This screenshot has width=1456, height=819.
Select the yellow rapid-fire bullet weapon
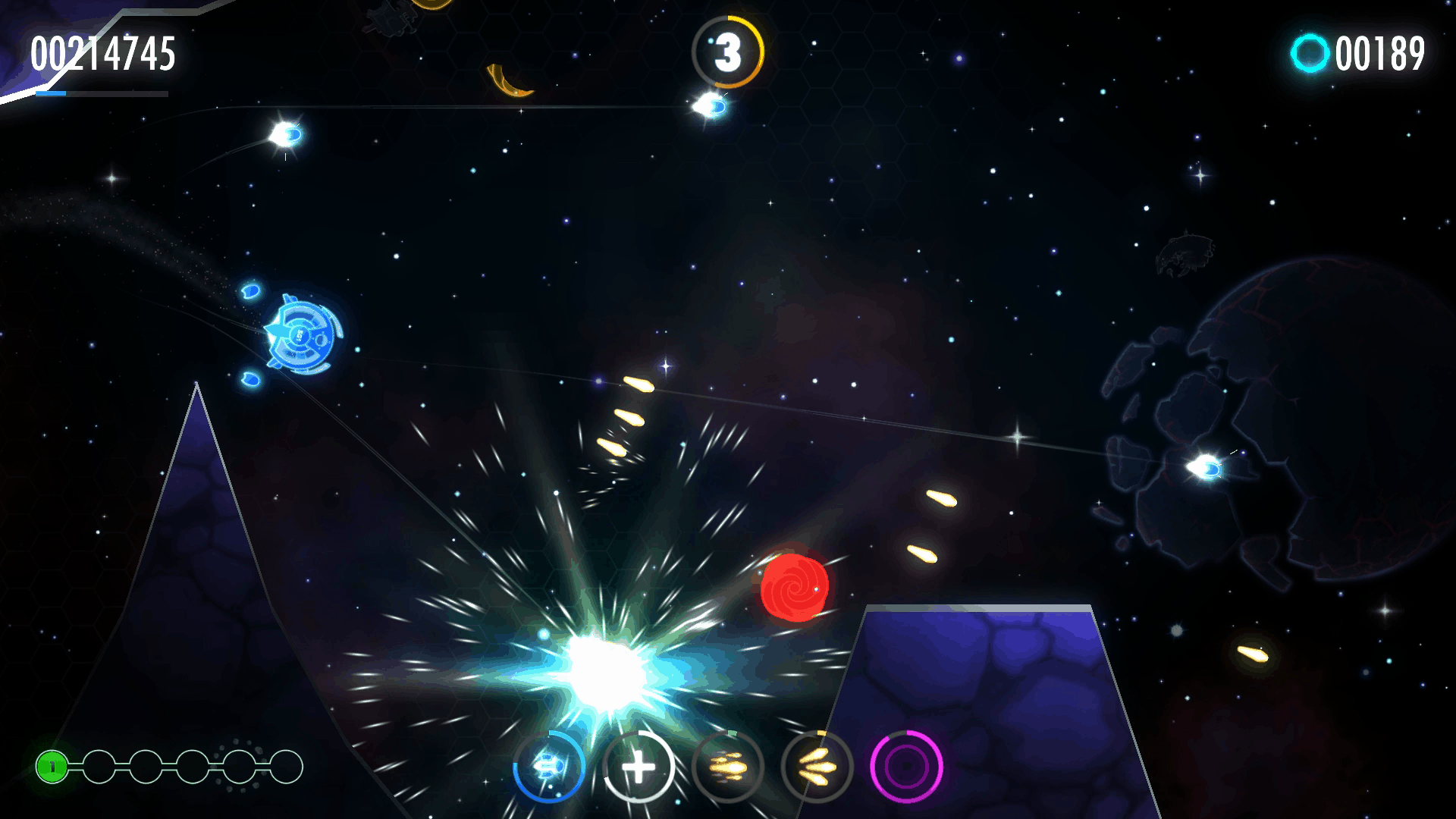pyautogui.click(x=728, y=767)
